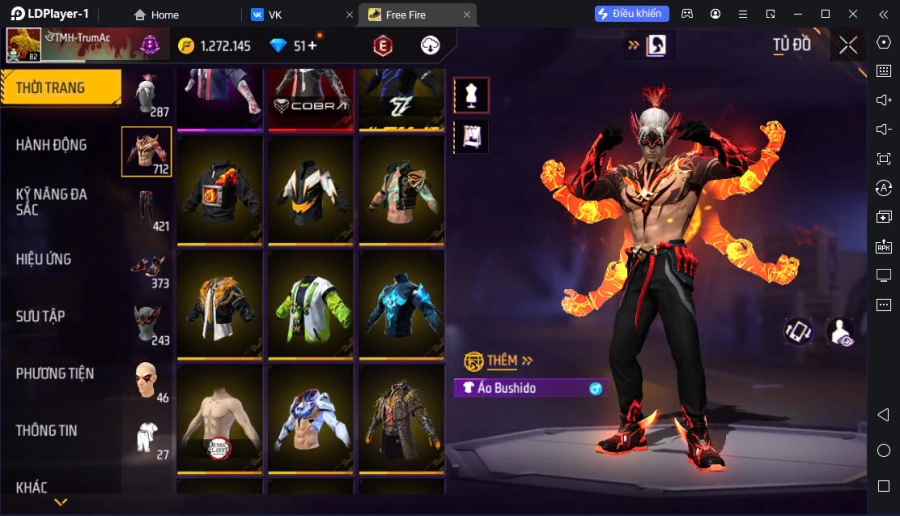Select the Thông Tin category
900x516 pixels.
[x=46, y=431]
